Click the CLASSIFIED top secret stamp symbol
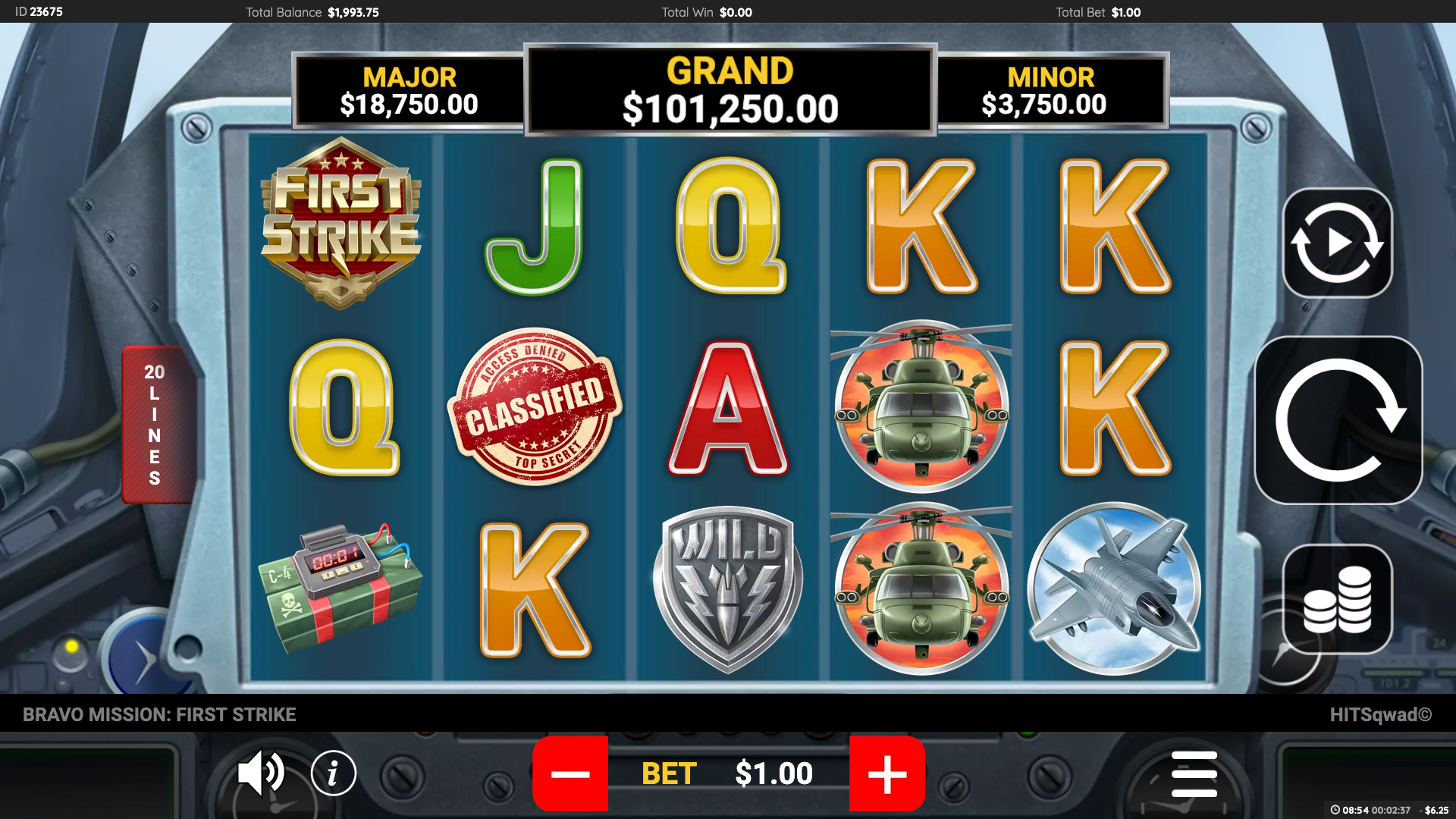The height and width of the screenshot is (819, 1456). [x=535, y=406]
